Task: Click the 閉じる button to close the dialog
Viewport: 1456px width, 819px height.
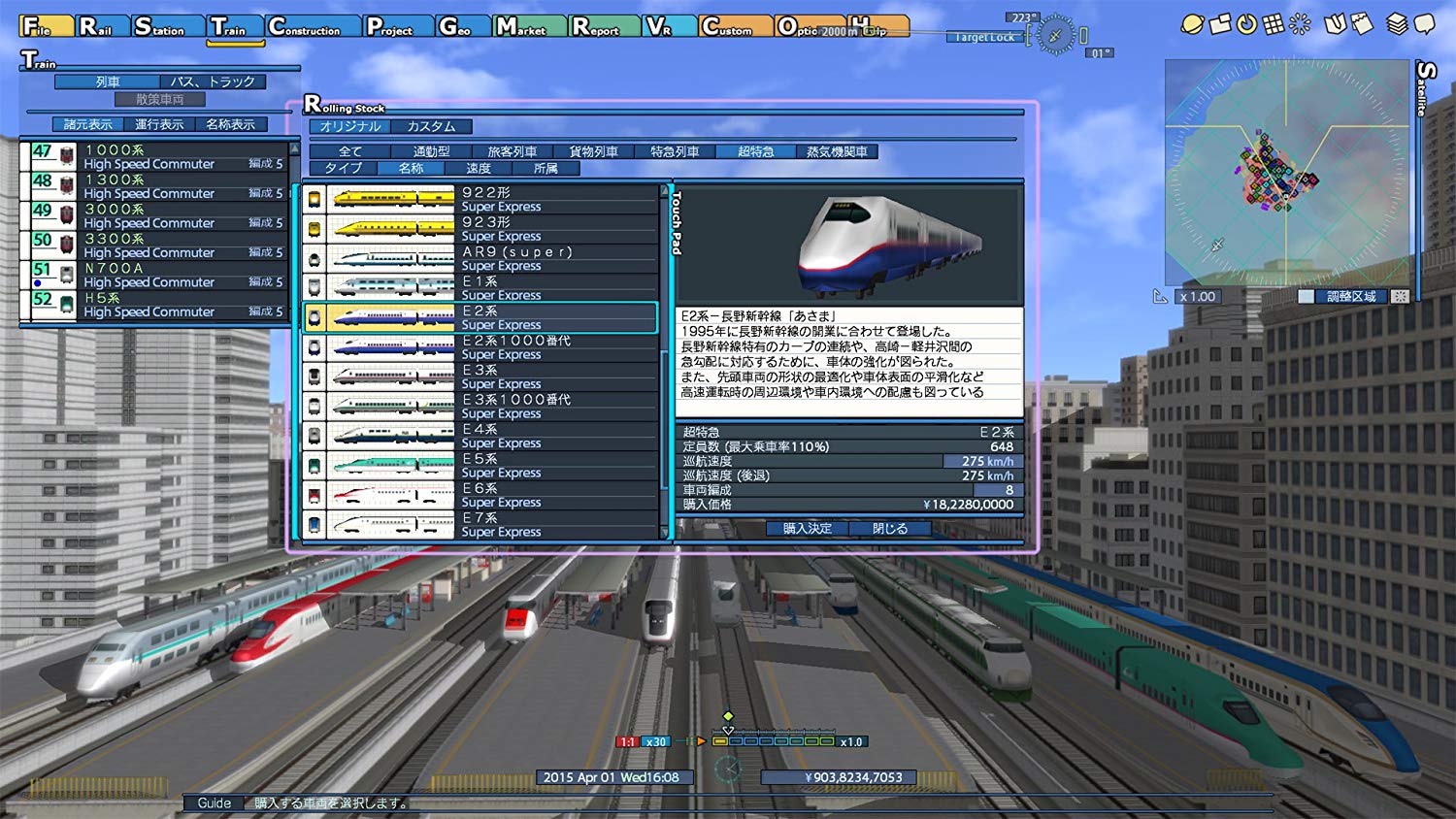Action: [890, 528]
